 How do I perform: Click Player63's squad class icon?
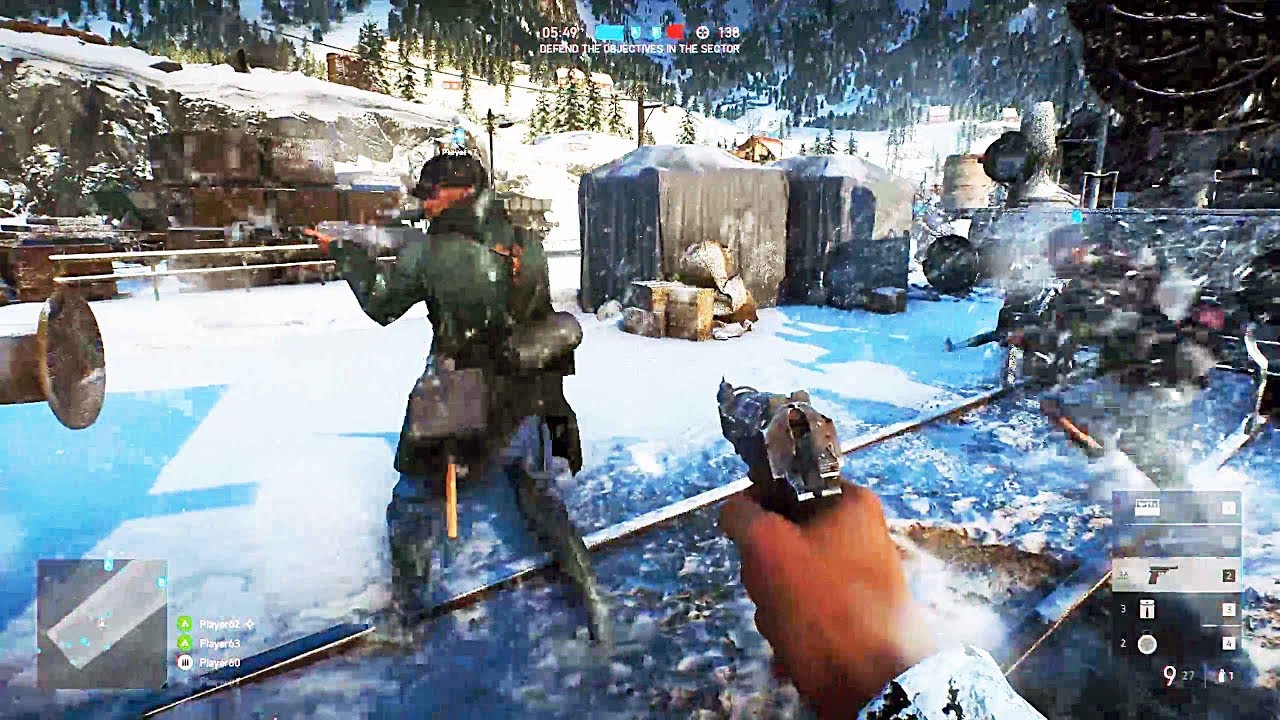tap(186, 644)
